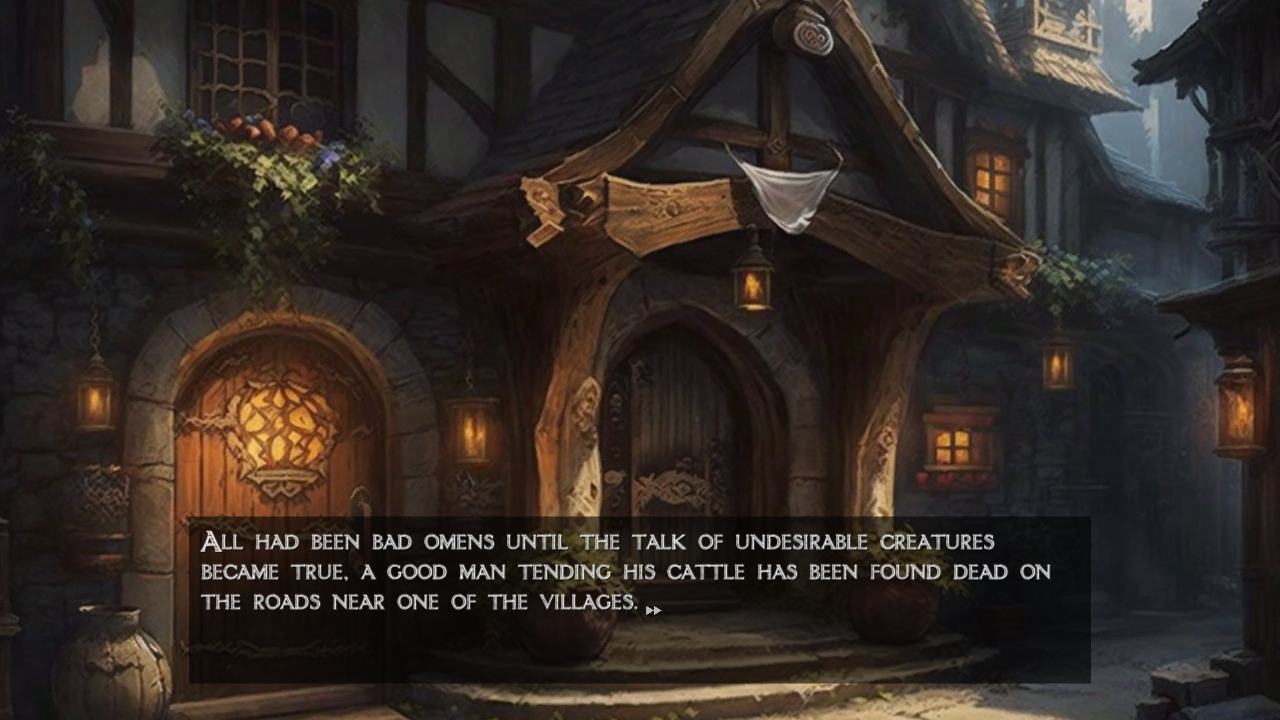Screen dimensions: 1280x720
Task: Click the fast-forward skip icon after the text
Action: tap(655, 608)
